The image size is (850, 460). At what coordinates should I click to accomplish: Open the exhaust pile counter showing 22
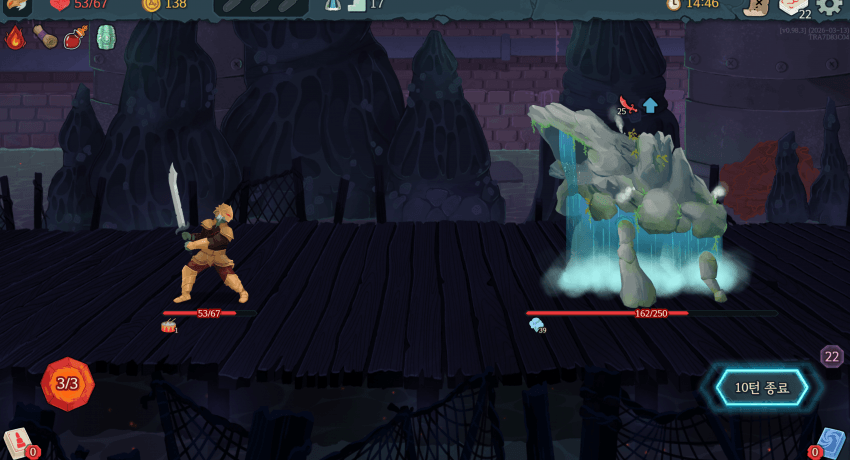[831, 356]
